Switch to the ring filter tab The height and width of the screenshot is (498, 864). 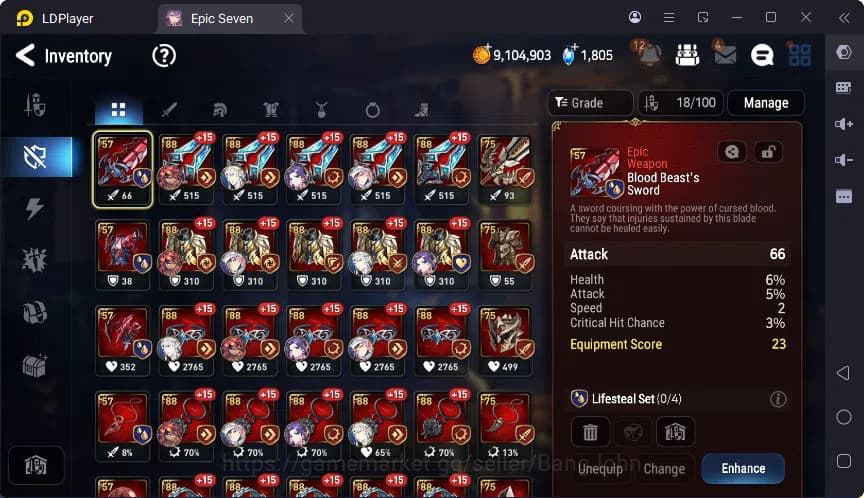tap(372, 110)
